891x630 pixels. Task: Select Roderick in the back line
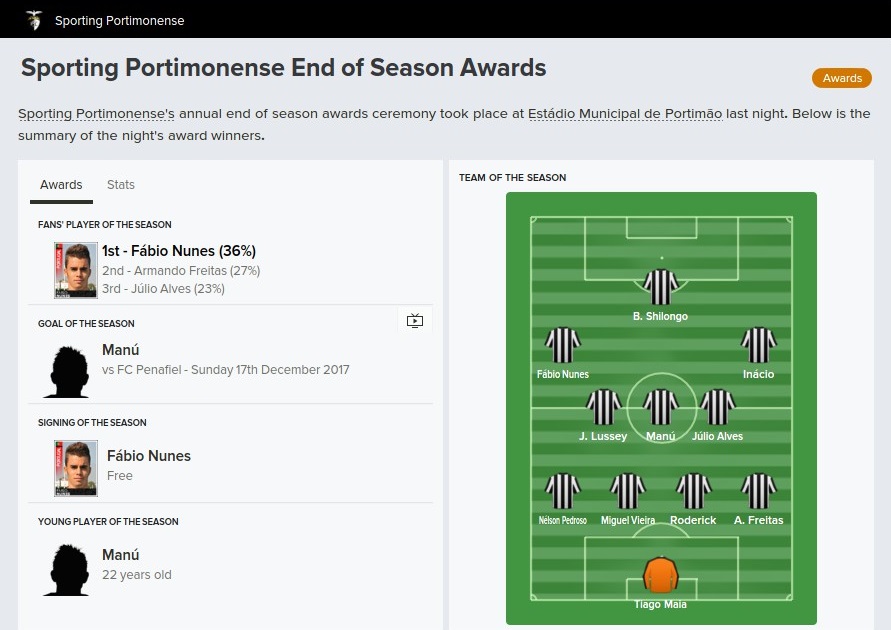[x=693, y=492]
